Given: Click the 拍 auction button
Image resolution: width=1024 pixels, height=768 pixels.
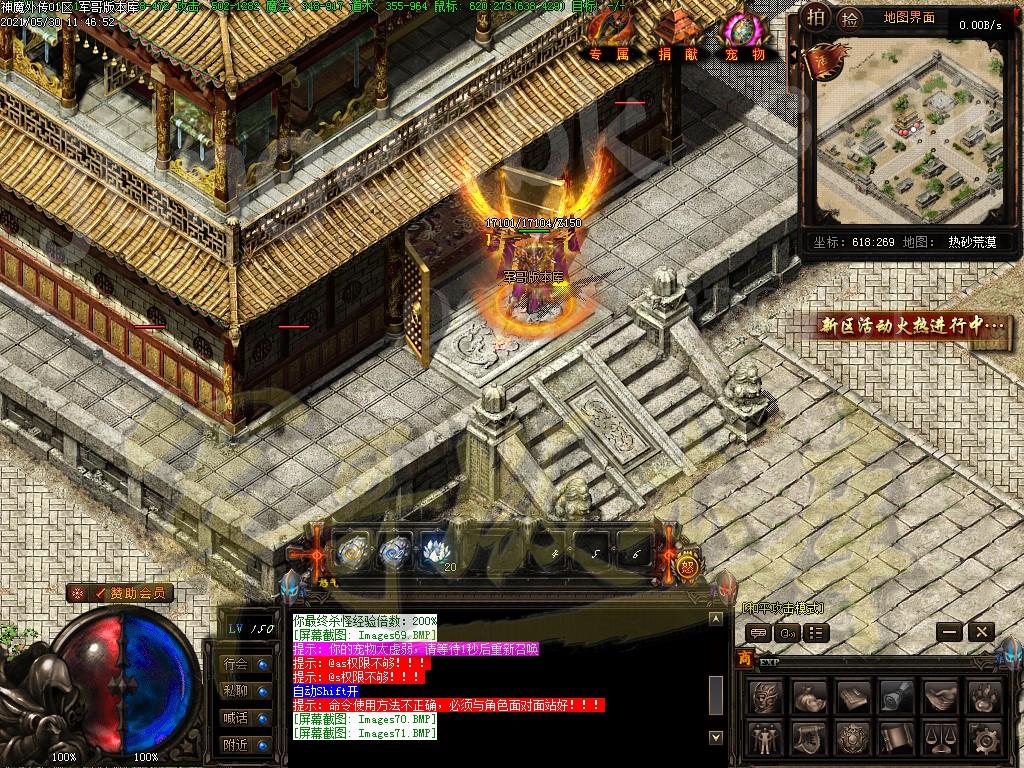Looking at the screenshot, I should [817, 17].
